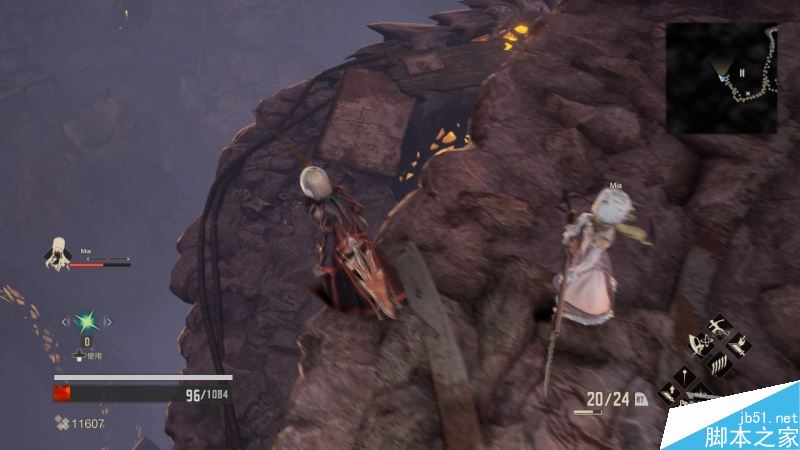
Task: Open the minimap
Action: 721,78
